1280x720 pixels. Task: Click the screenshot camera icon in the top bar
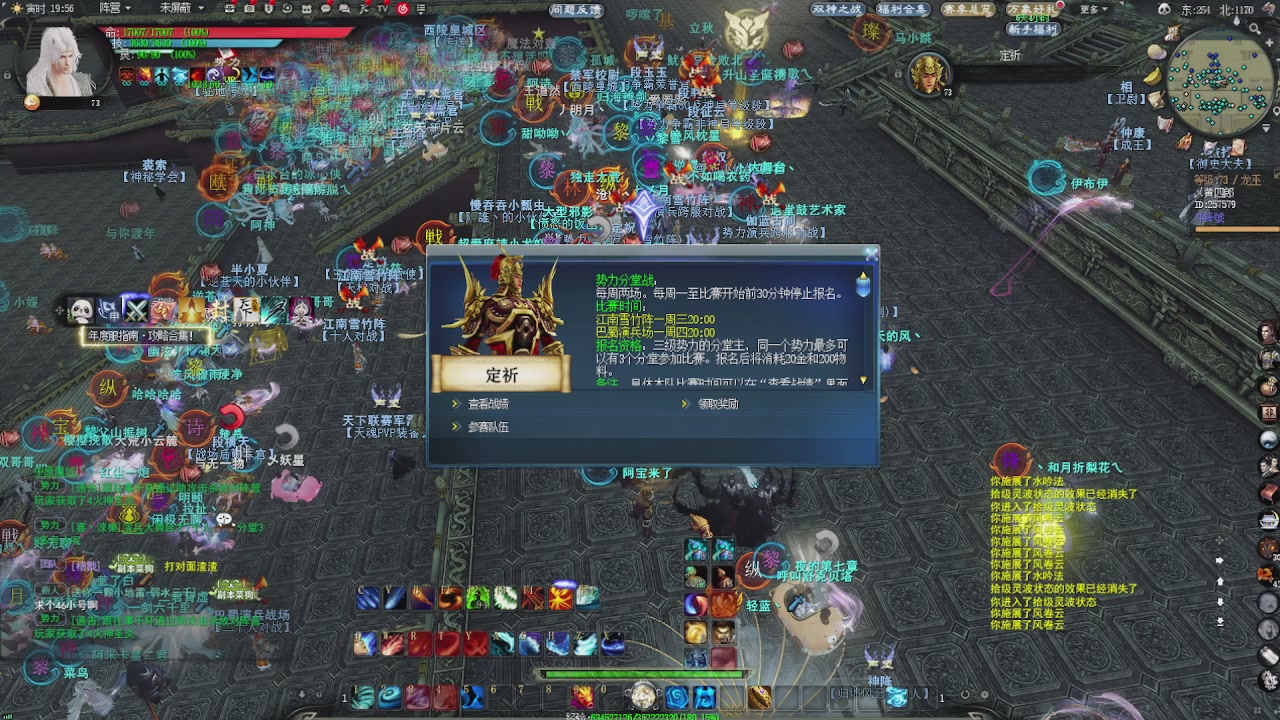pos(249,8)
